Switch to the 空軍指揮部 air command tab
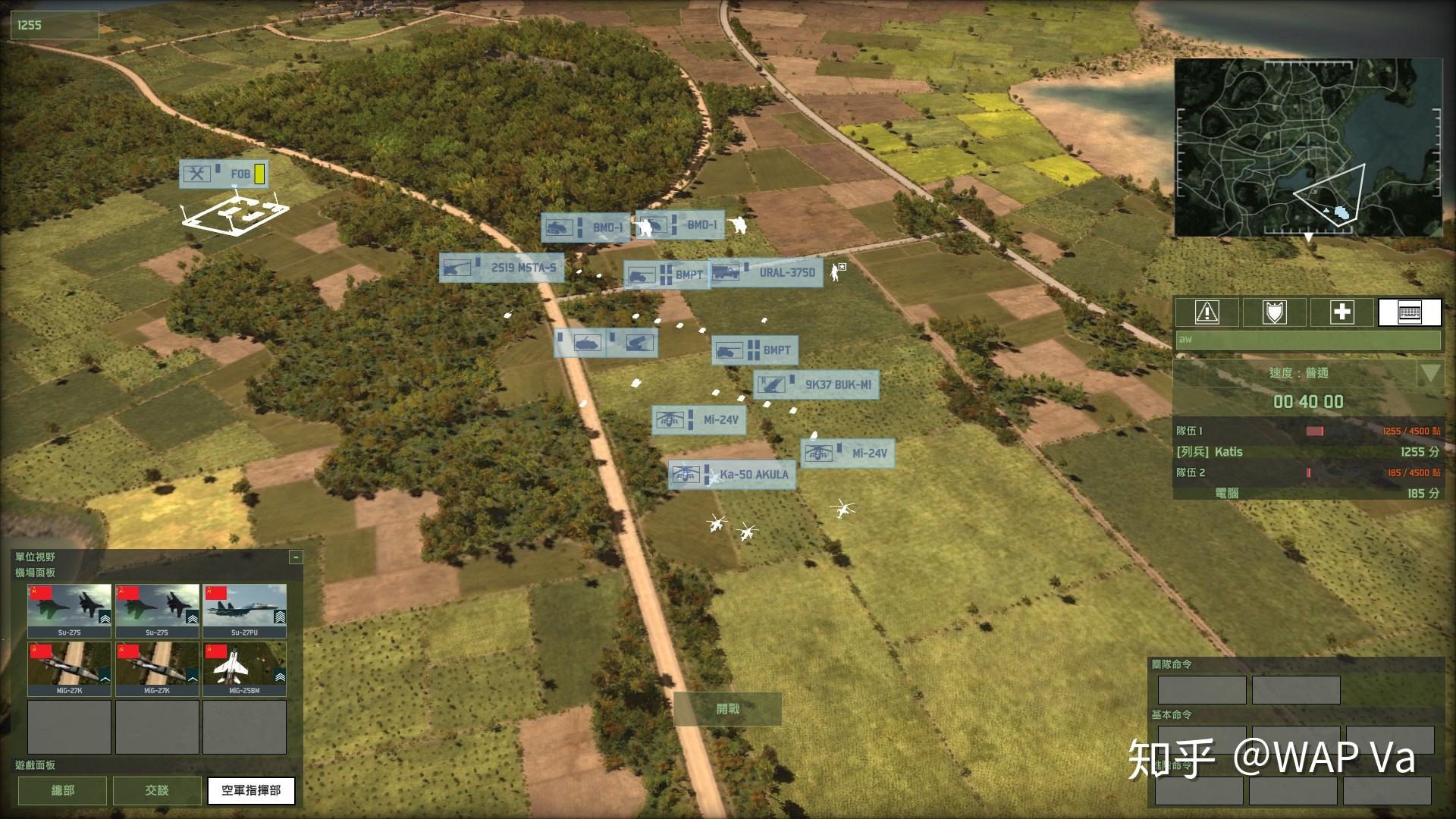Screen dimensions: 1456x819 pyautogui.click(x=250, y=791)
